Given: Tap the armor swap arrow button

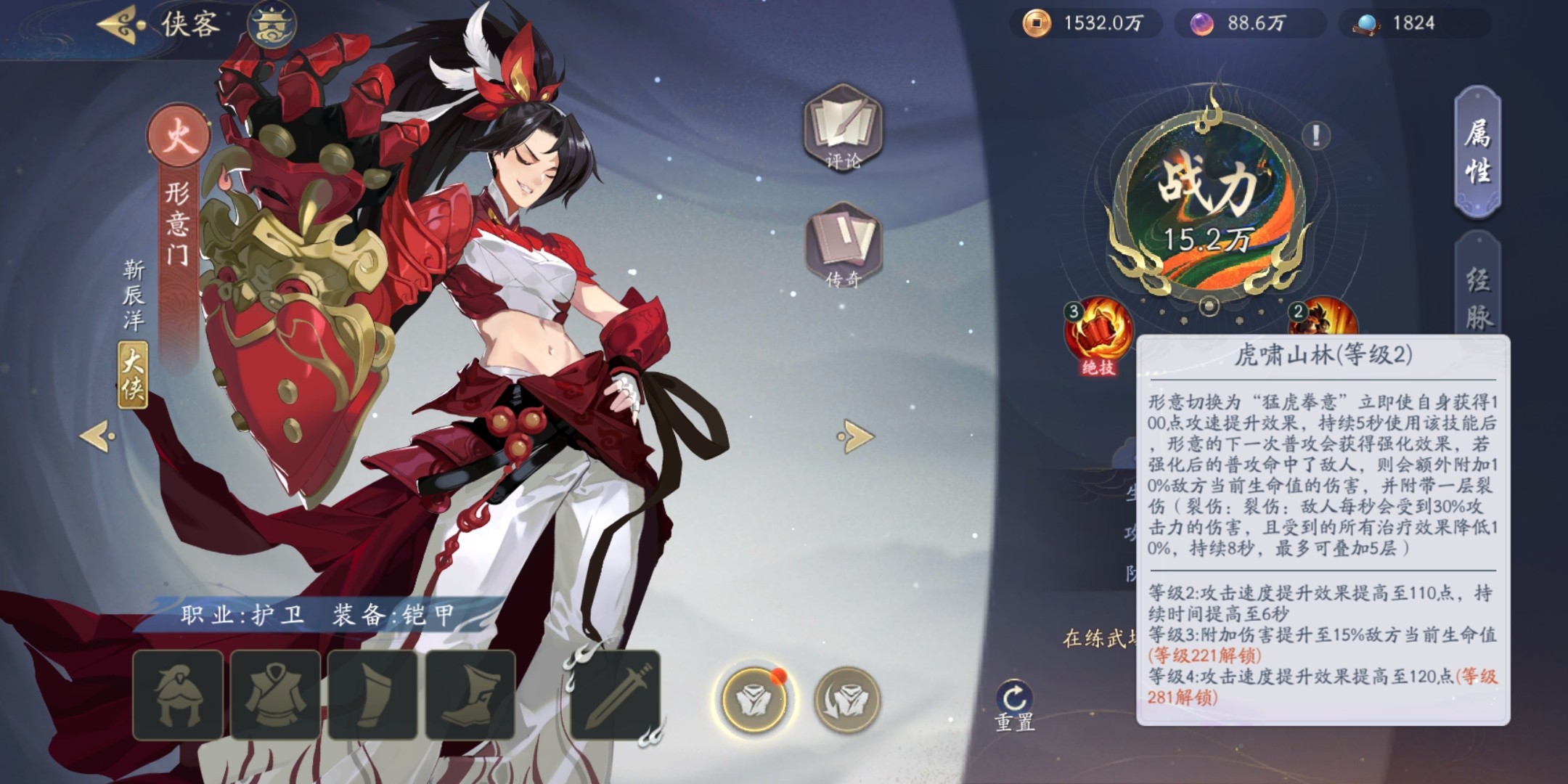Looking at the screenshot, I should (x=846, y=699).
